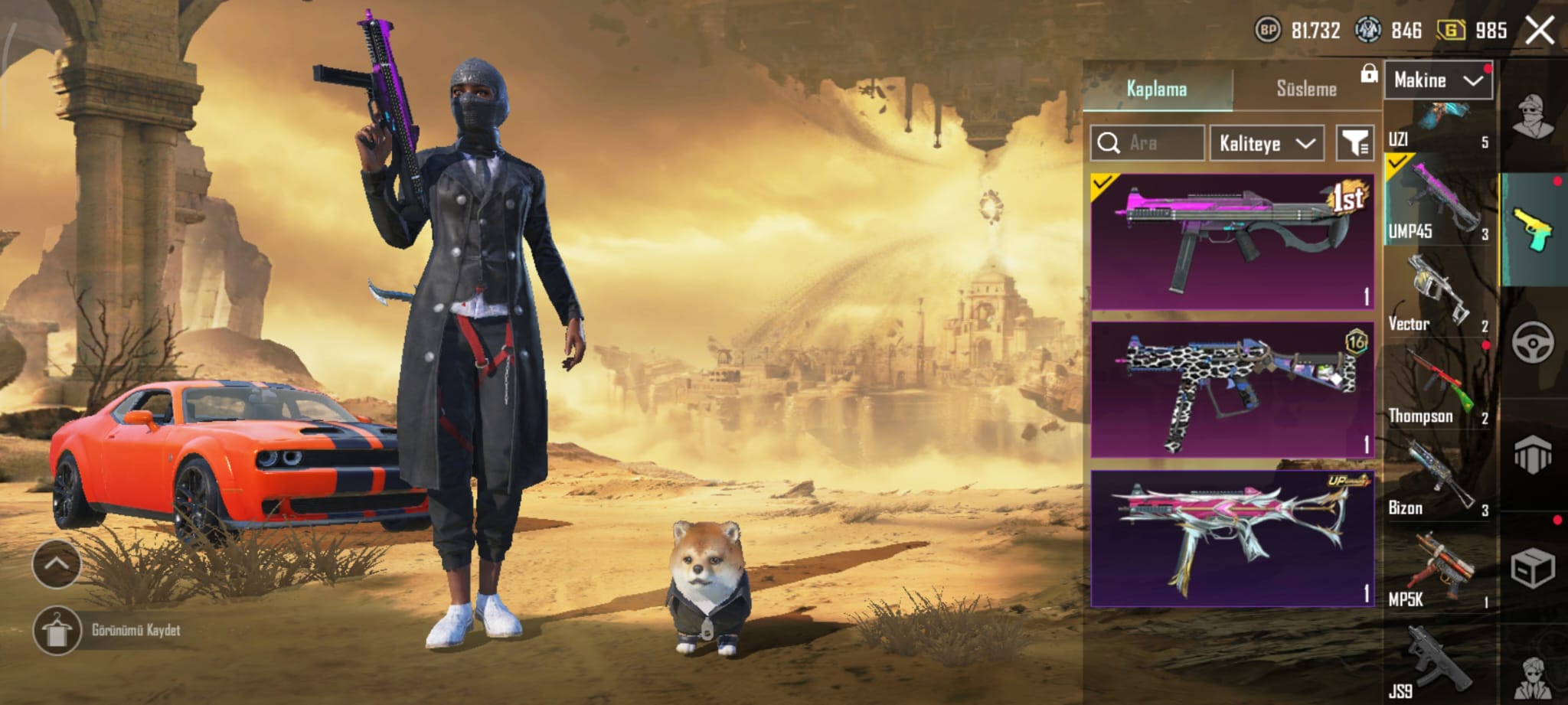This screenshot has width=1568, height=705.
Task: Open the vehicle steering wheel category
Action: tap(1533, 341)
